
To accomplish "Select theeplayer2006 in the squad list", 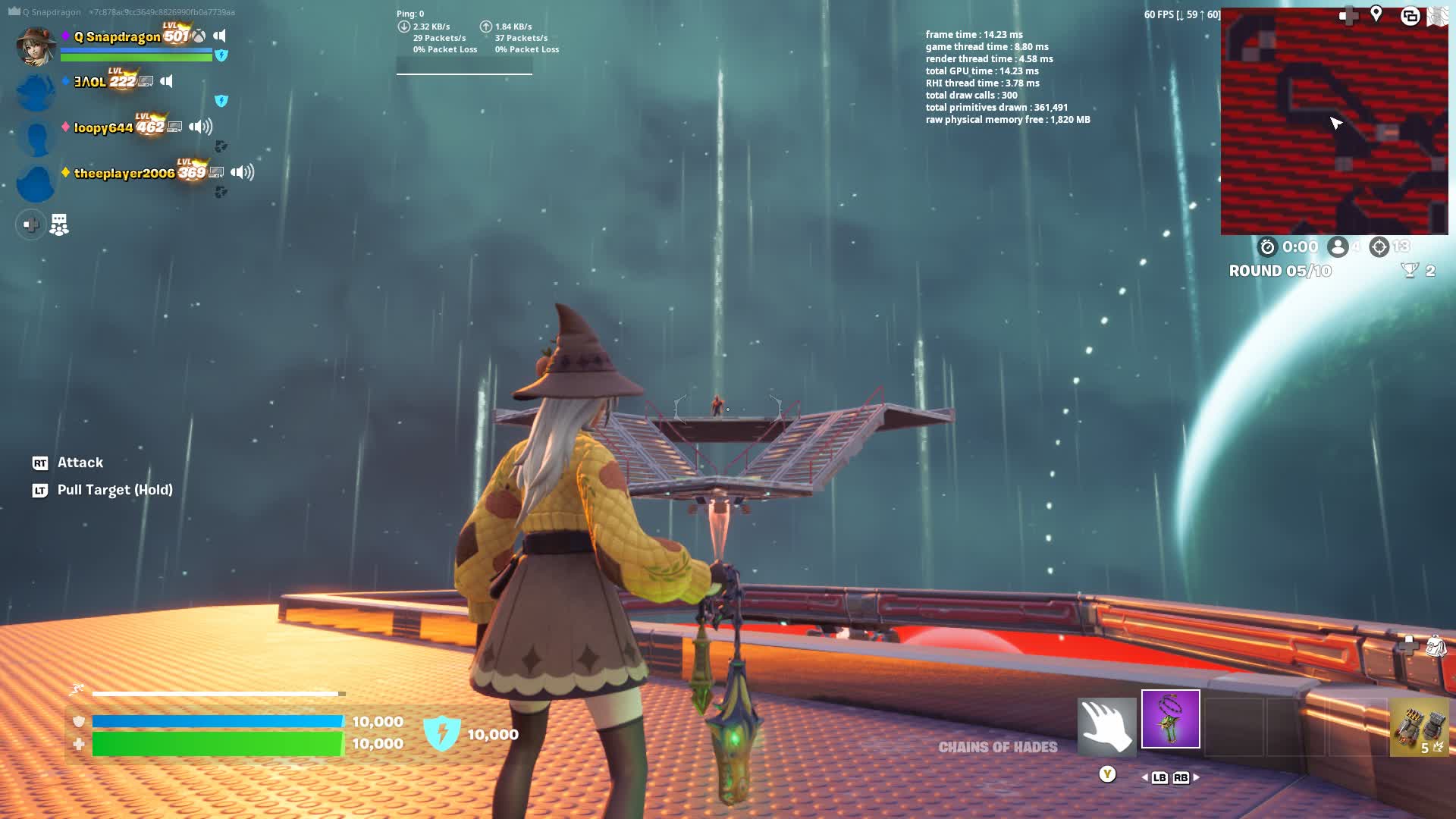I will pyautogui.click(x=124, y=174).
